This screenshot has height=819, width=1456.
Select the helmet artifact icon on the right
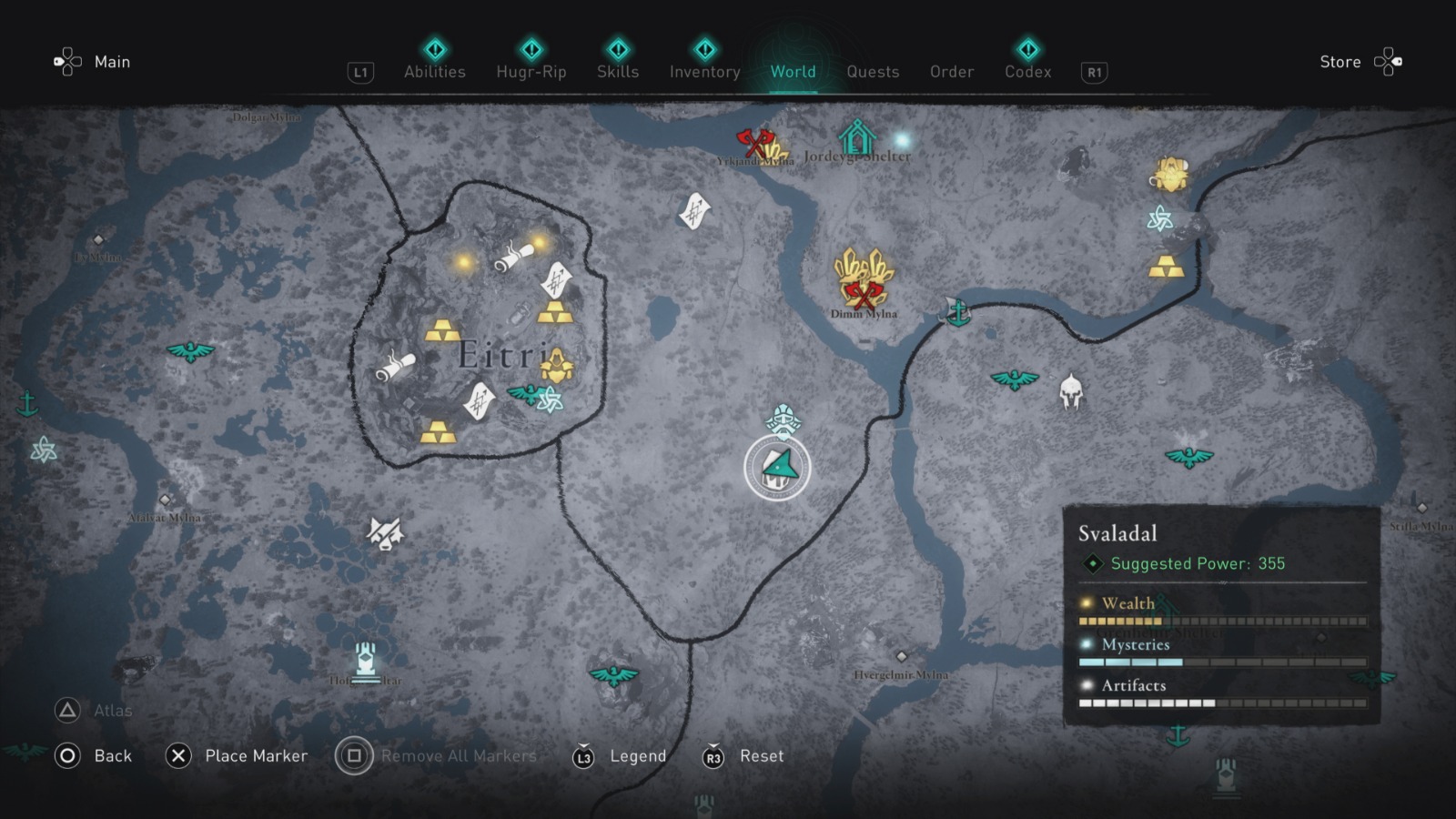coord(1073,391)
